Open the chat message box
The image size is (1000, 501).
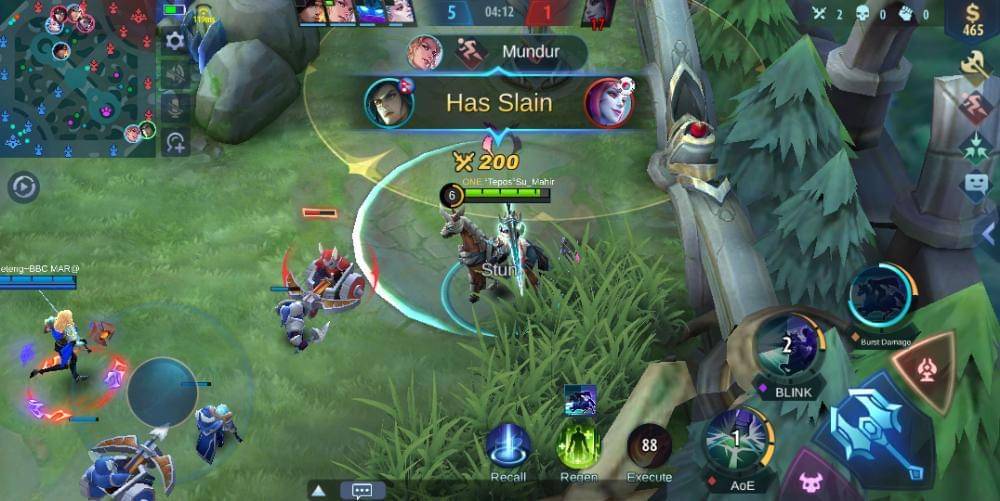tap(362, 491)
